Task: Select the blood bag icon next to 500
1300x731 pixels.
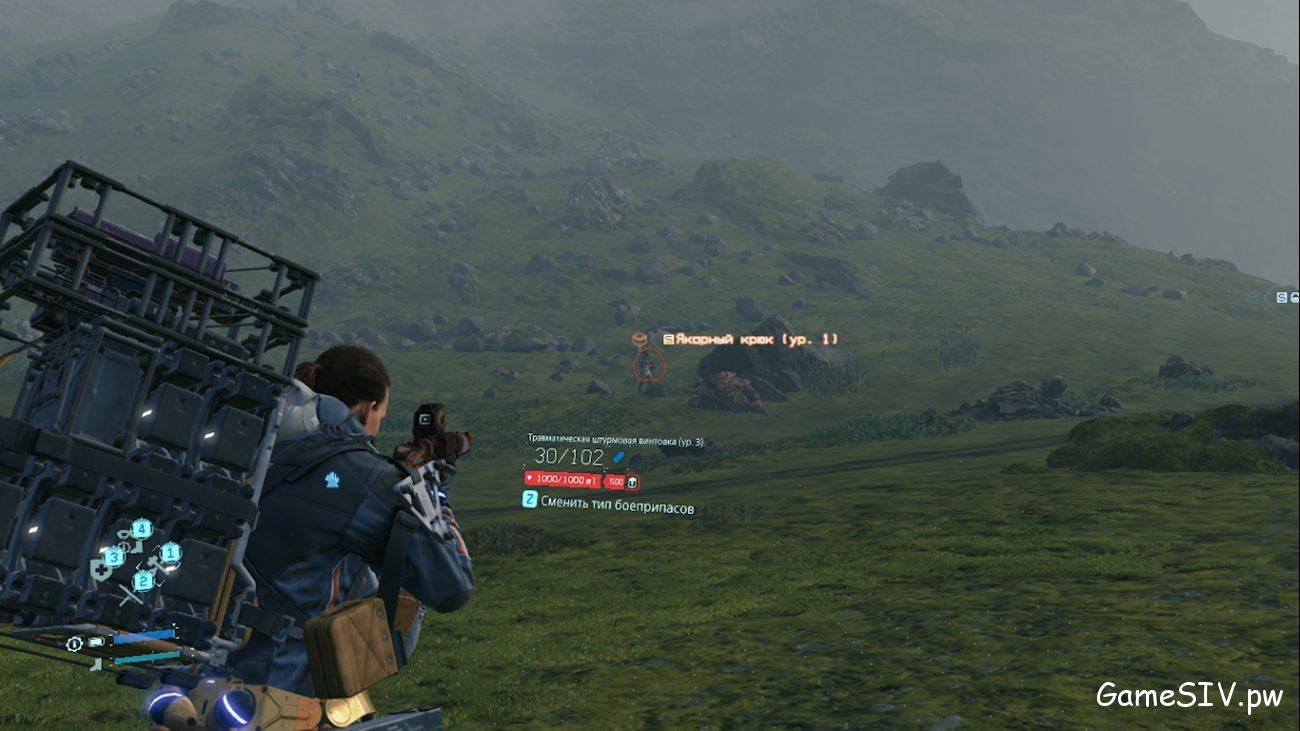Action: tap(632, 482)
